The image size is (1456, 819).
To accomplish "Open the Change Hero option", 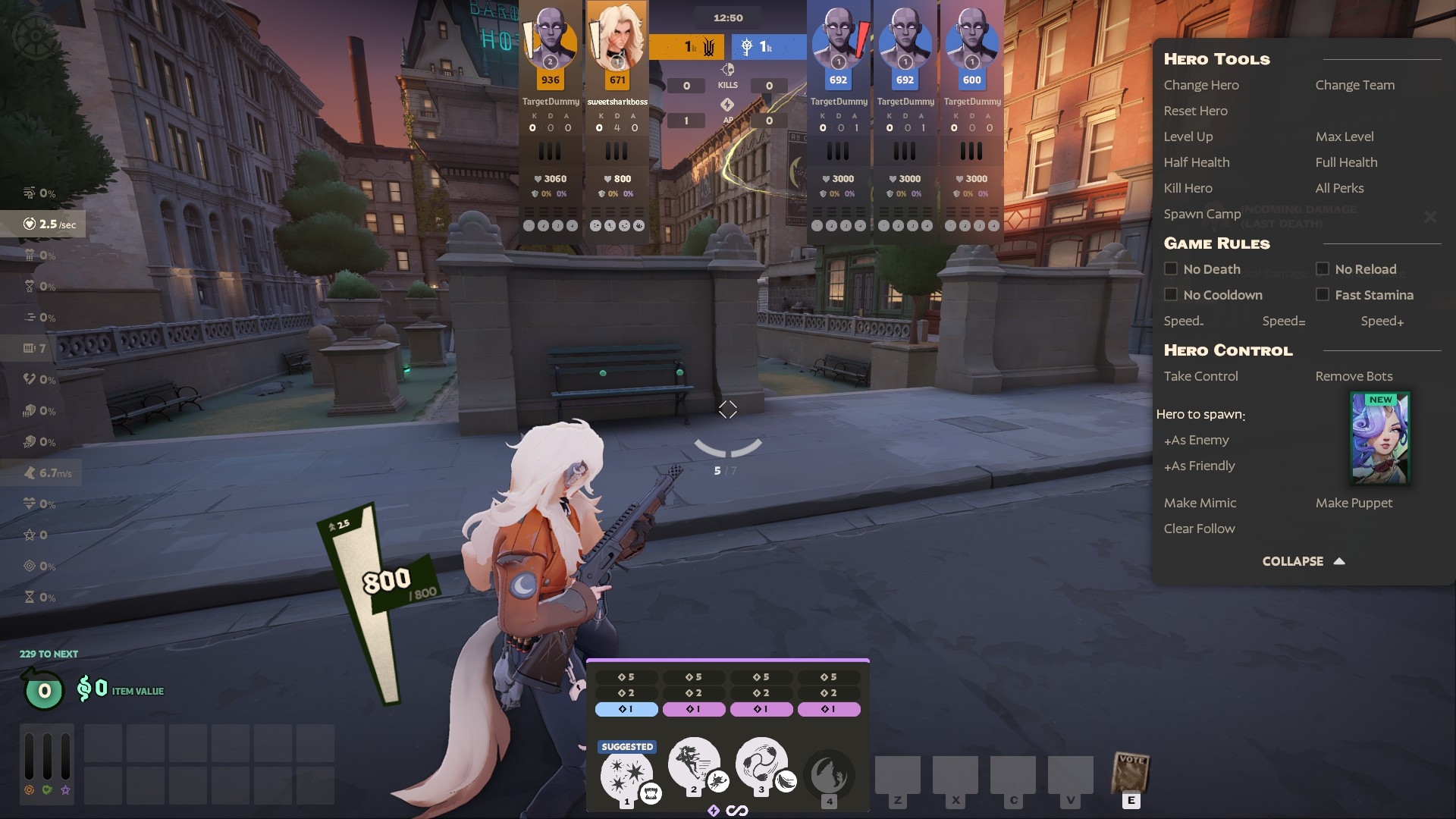I will [1201, 85].
